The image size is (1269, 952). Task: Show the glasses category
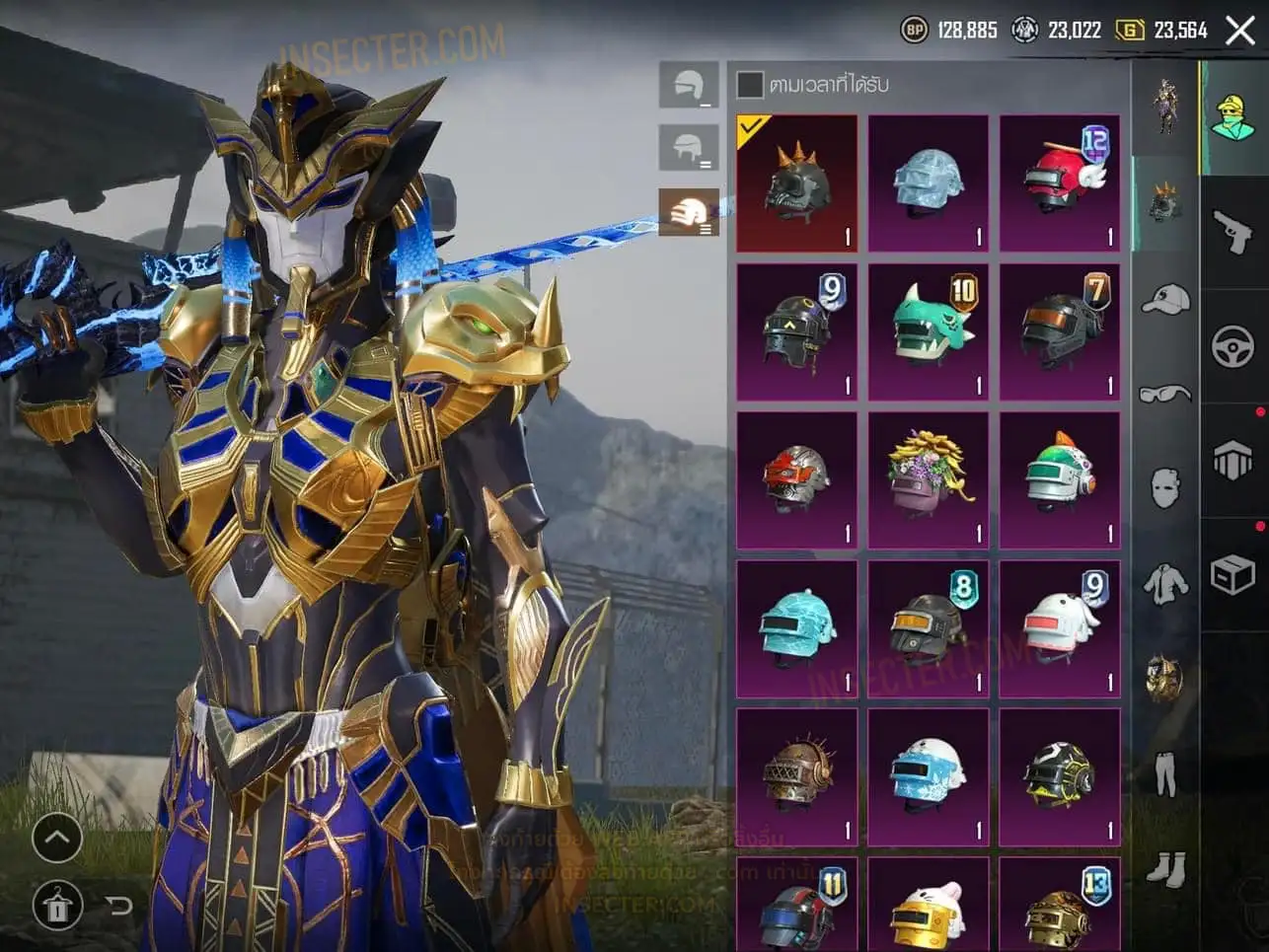point(1165,395)
